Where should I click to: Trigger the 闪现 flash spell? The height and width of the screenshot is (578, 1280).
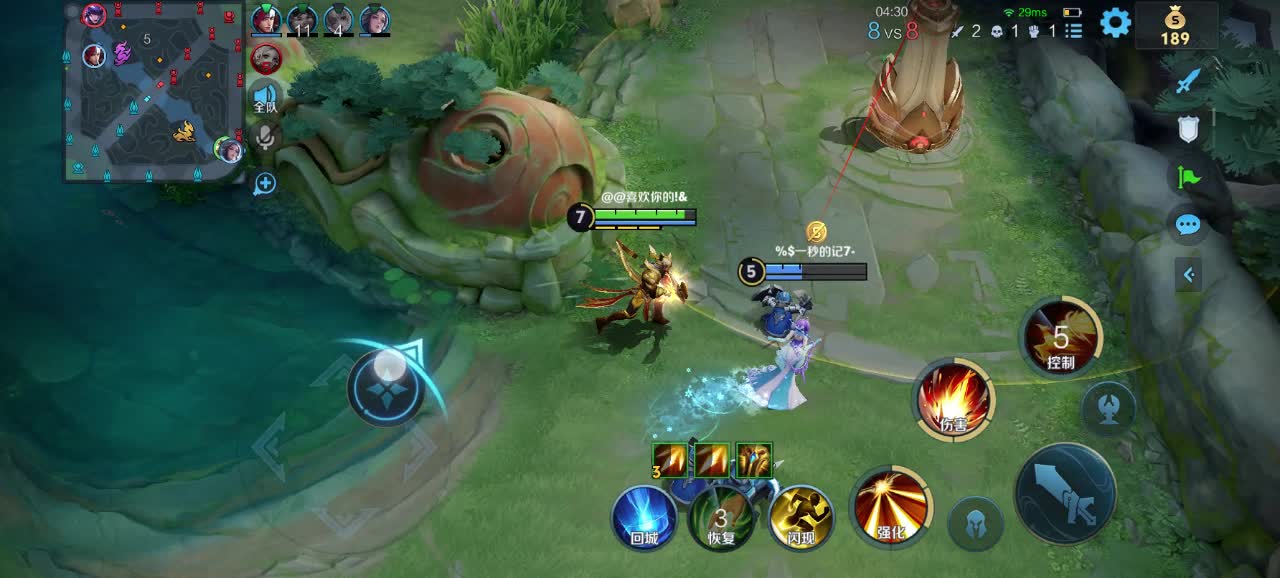pos(801,517)
